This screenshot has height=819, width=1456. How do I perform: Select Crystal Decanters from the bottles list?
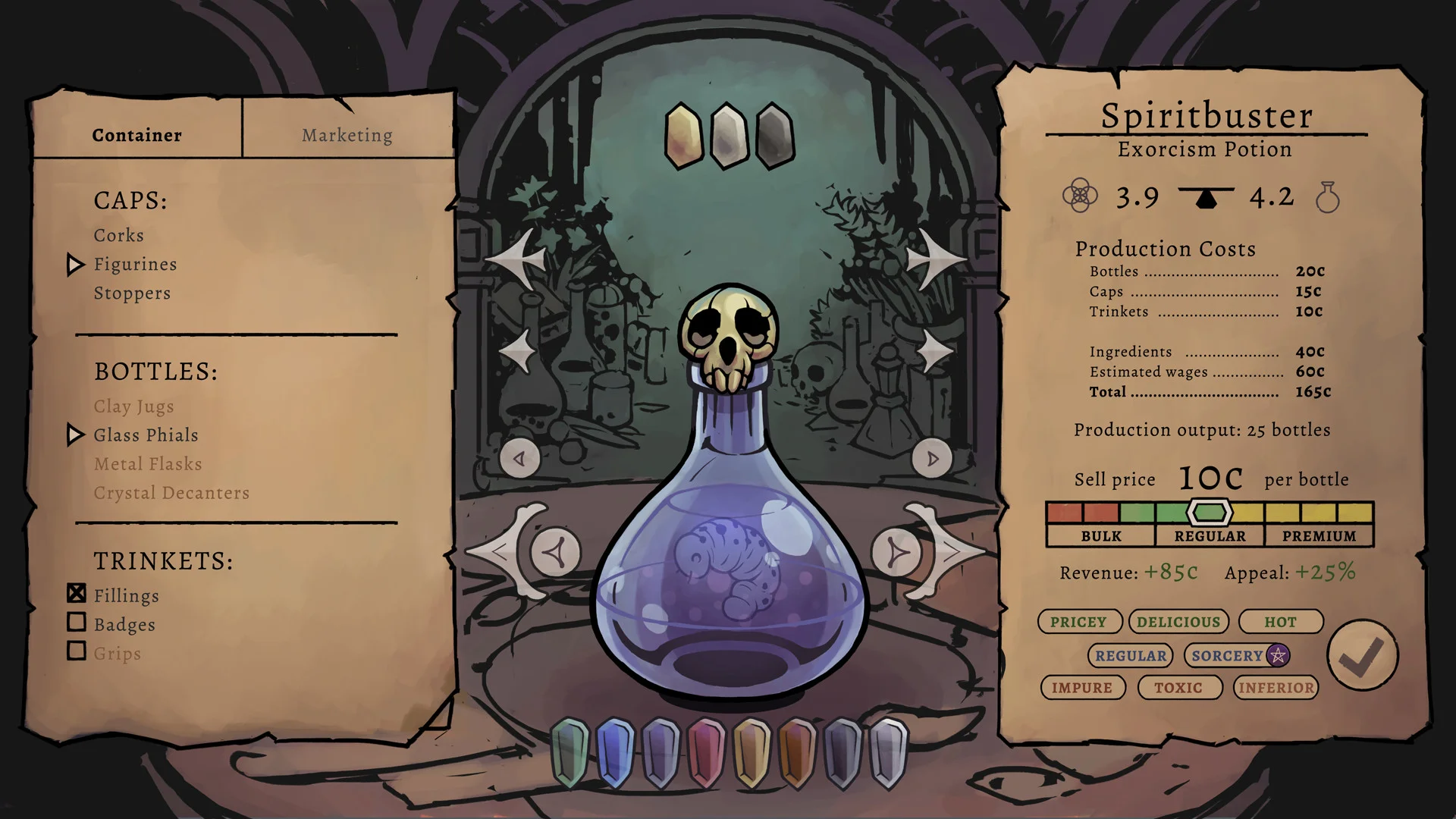171,492
